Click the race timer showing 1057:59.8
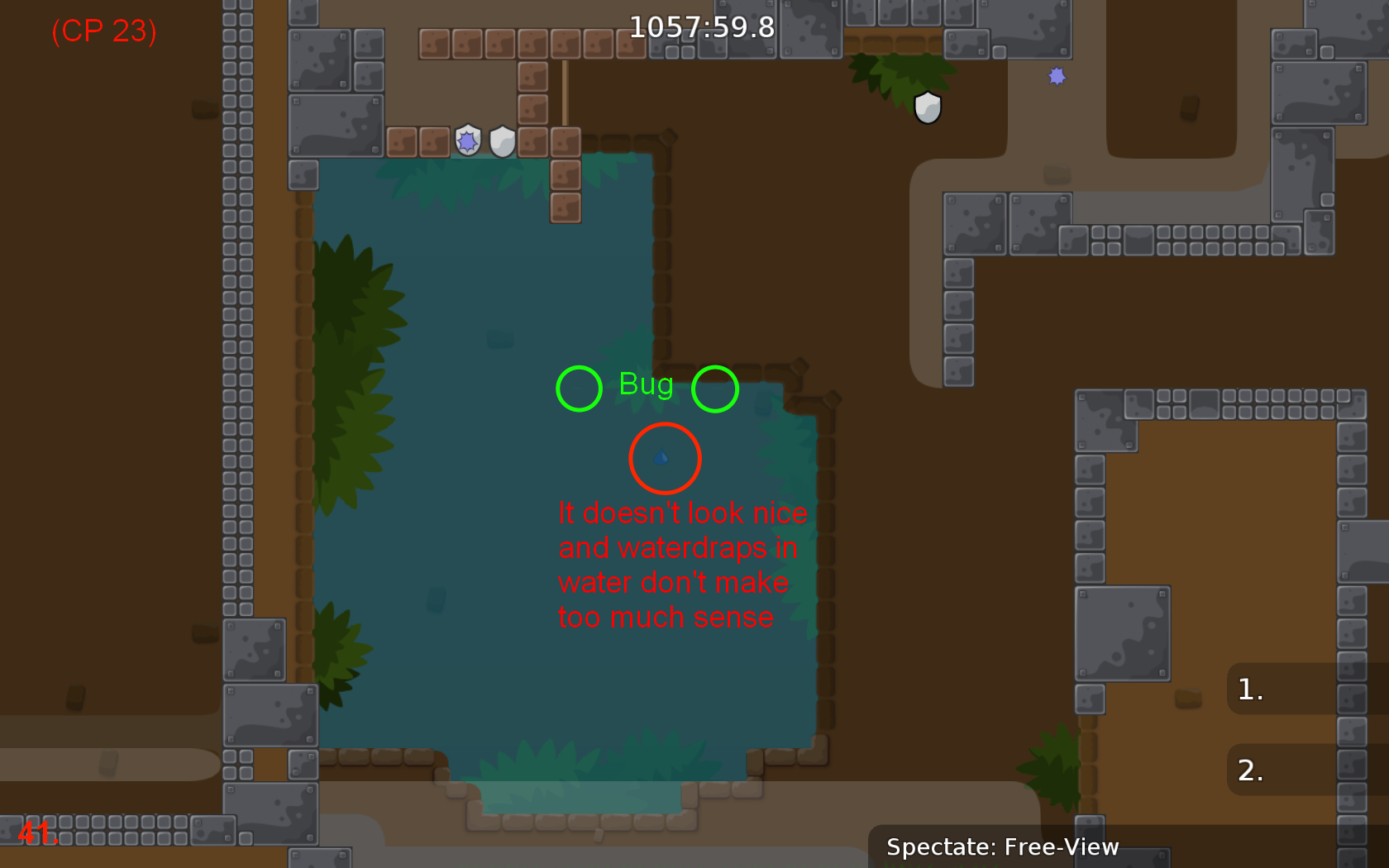 tap(701, 27)
